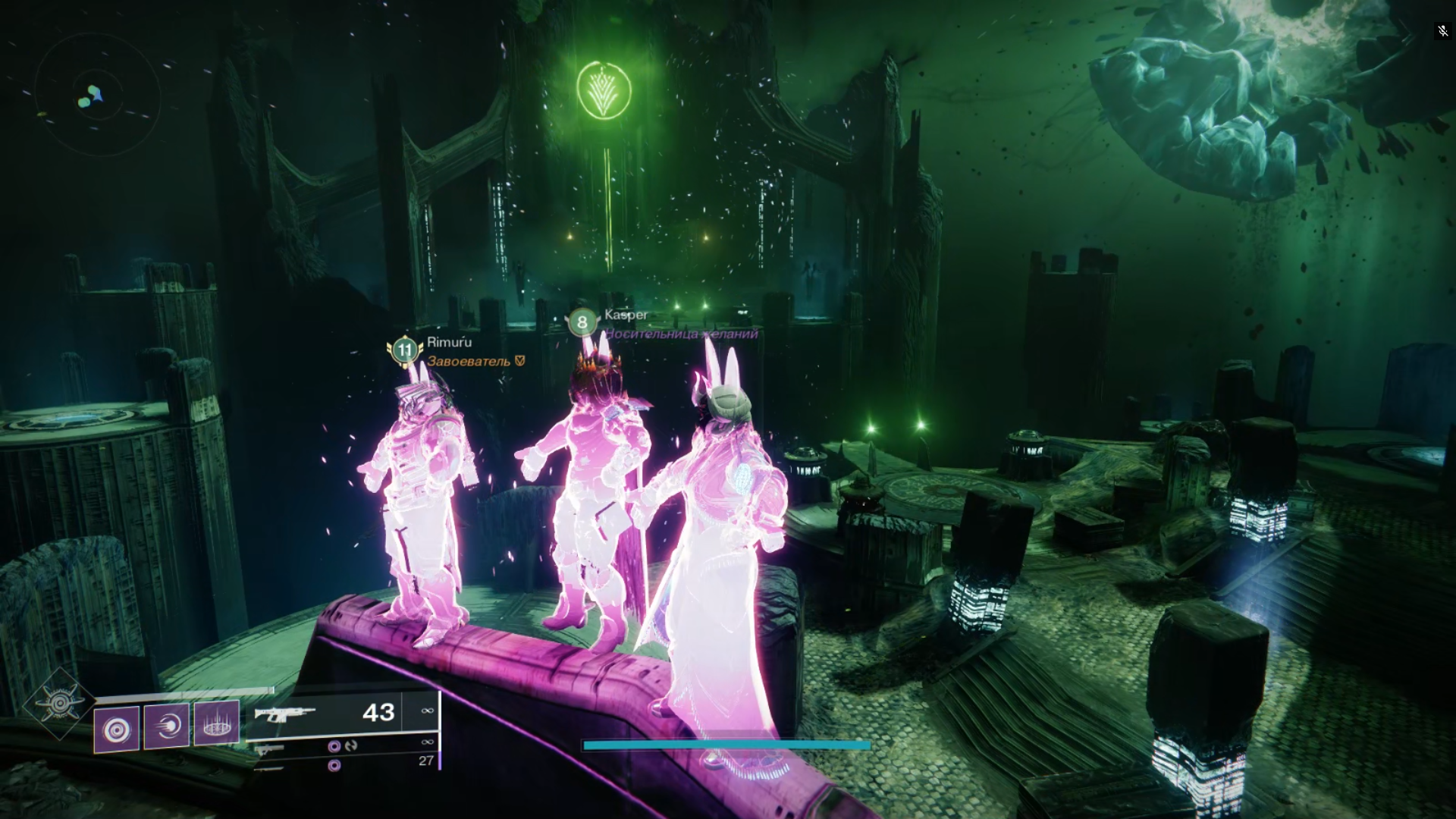The height and width of the screenshot is (819, 1456).
Task: Trigger the Void melee ability icon
Action: [x=167, y=726]
